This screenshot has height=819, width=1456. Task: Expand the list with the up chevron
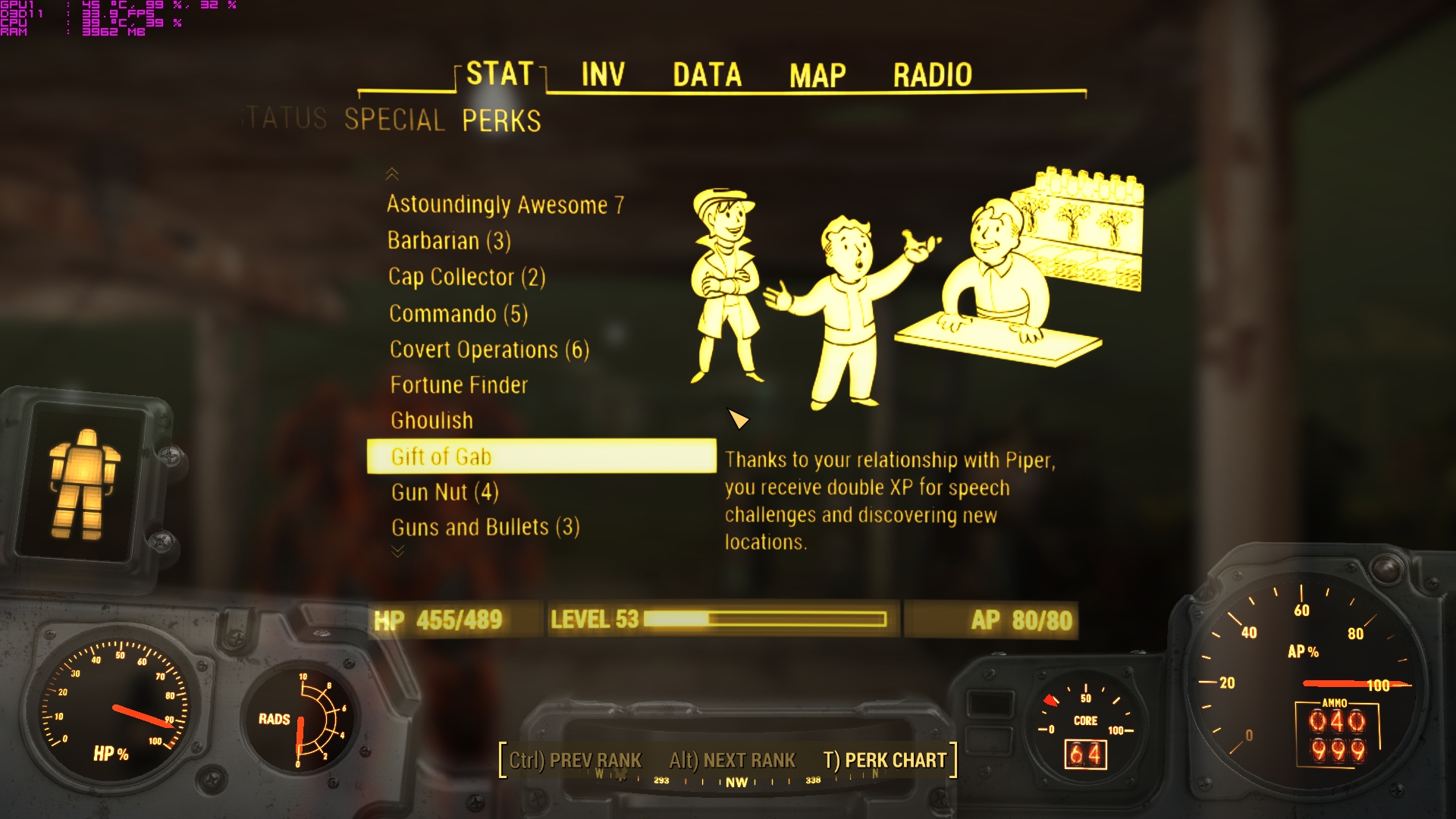click(393, 174)
